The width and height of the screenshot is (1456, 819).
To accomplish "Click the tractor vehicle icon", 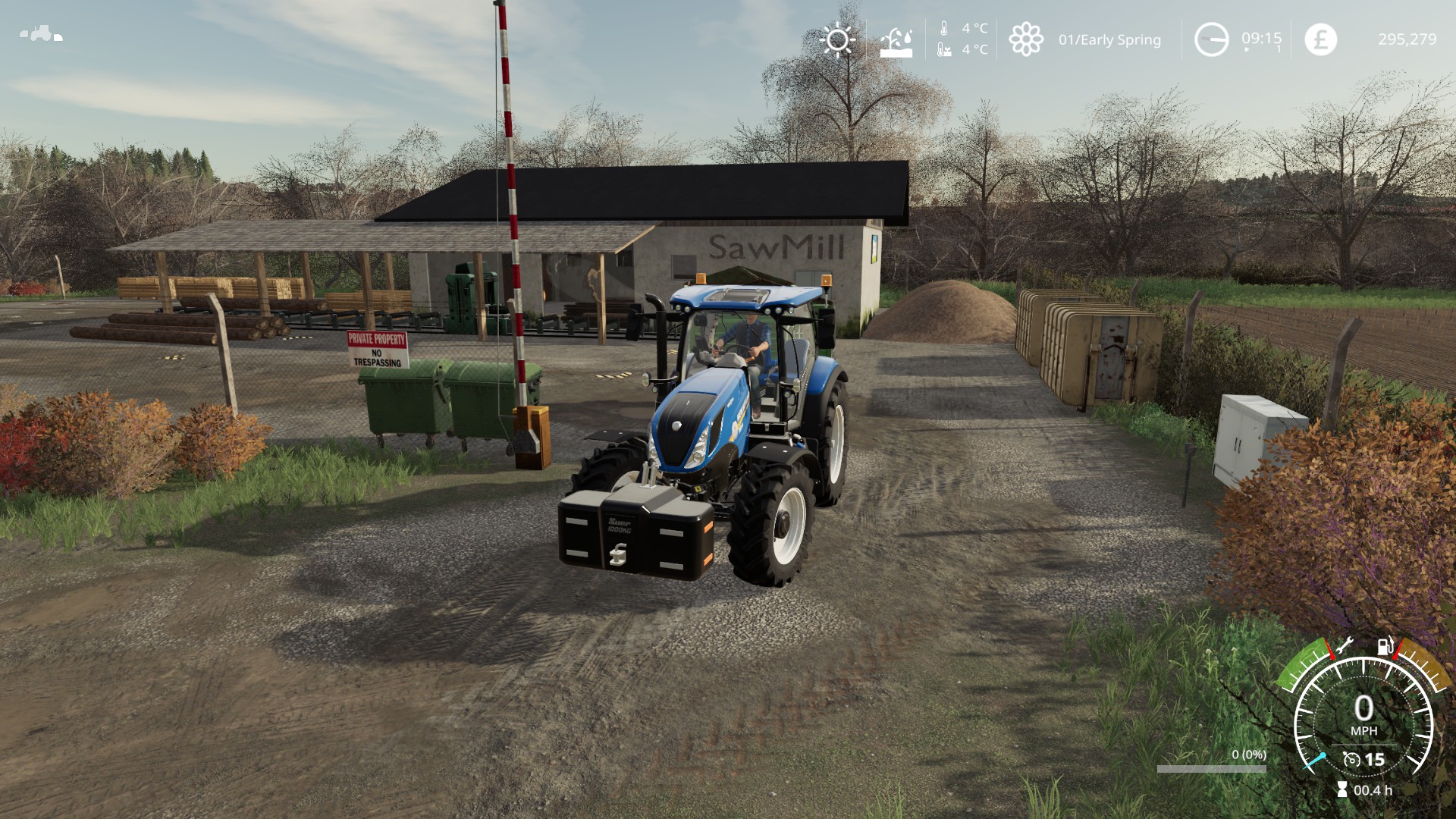I will [x=40, y=34].
